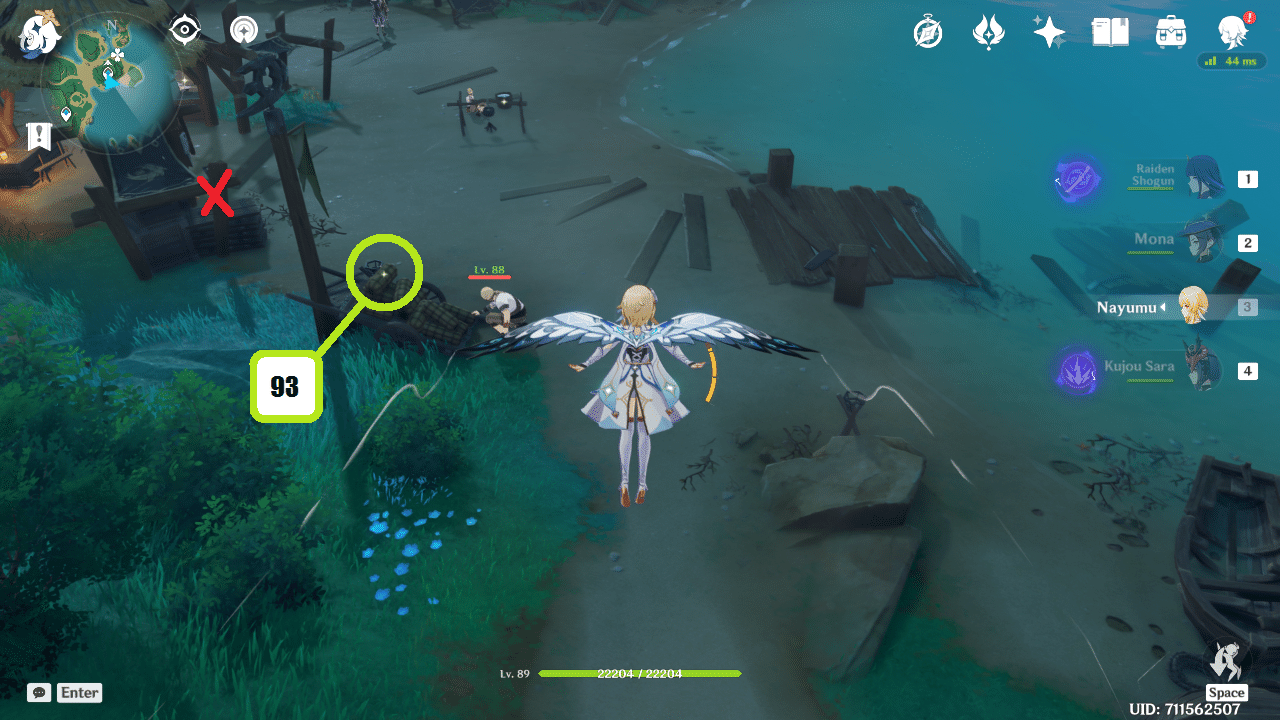Open chat via the speech bubble icon

point(38,692)
